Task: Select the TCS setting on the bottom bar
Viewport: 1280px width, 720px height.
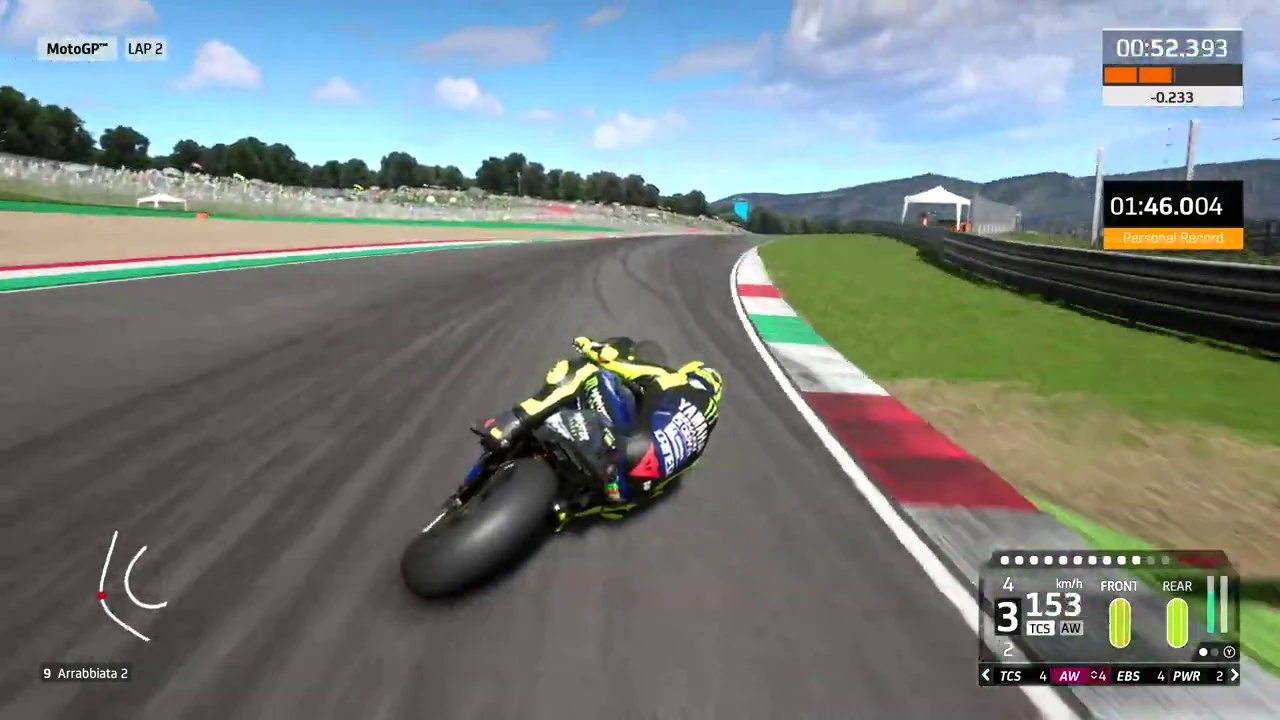Action: point(1010,675)
